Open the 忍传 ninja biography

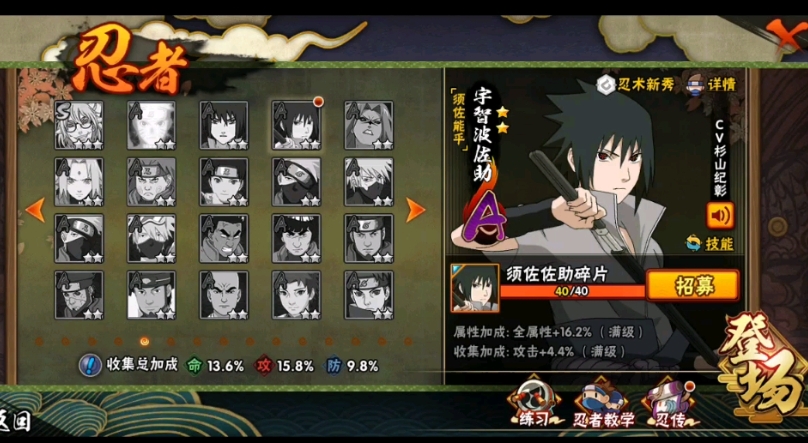click(669, 402)
